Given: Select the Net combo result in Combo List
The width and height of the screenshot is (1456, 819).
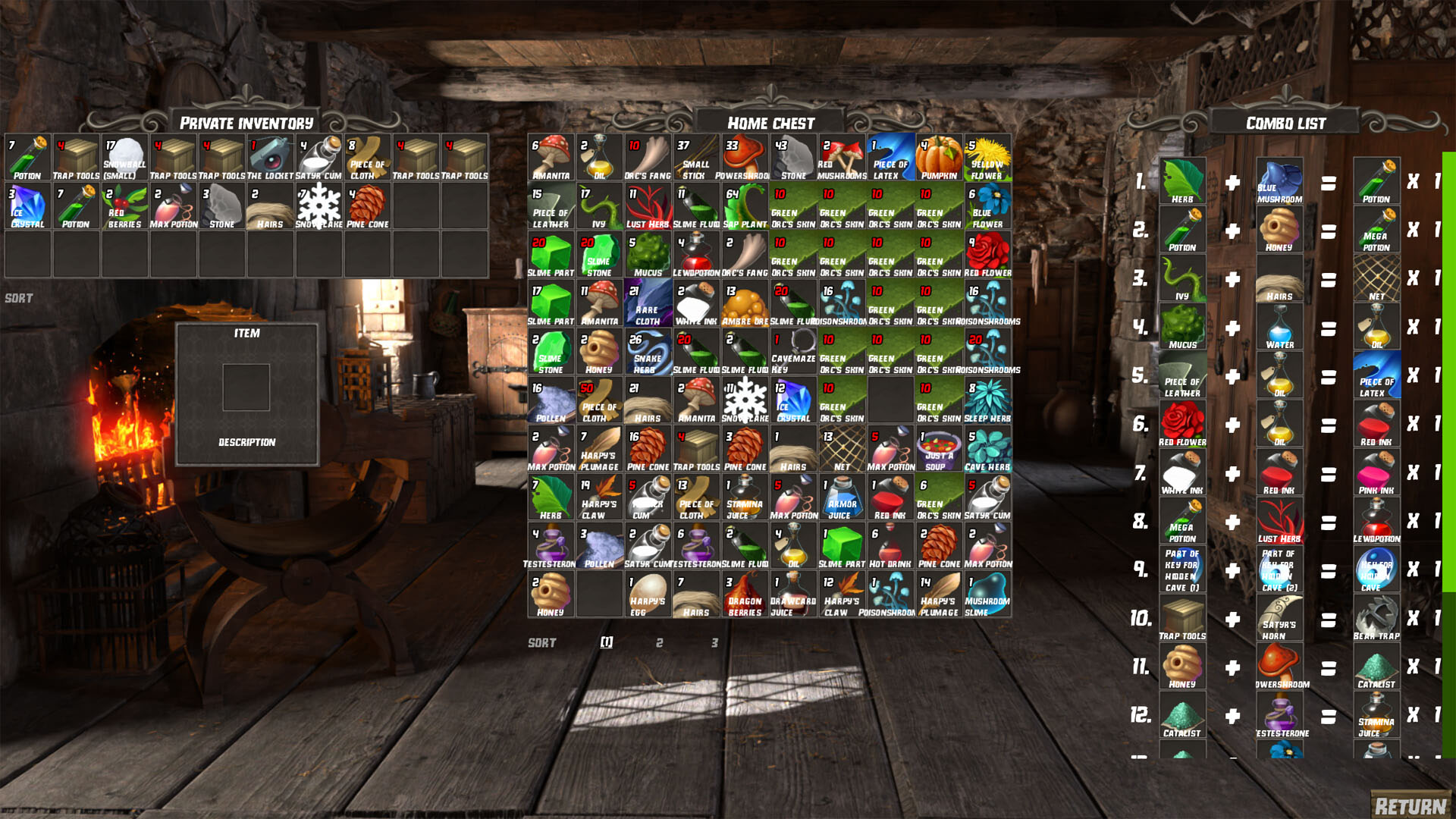Looking at the screenshot, I should (x=1376, y=277).
